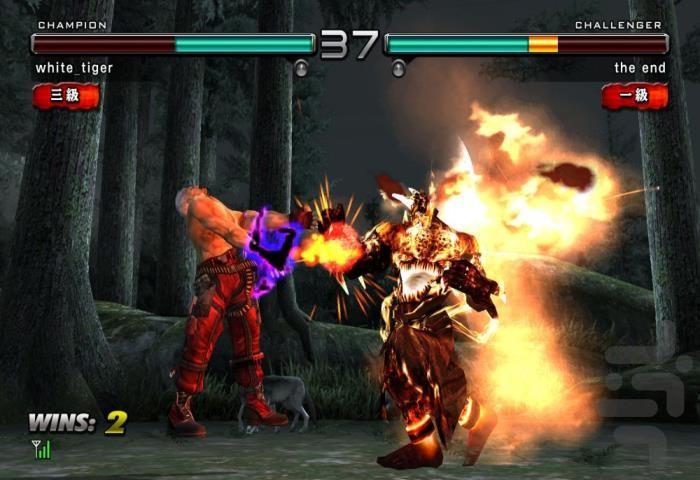Click the white_tiger player name
Screen dimensions: 700x480
pyautogui.click(x=74, y=68)
